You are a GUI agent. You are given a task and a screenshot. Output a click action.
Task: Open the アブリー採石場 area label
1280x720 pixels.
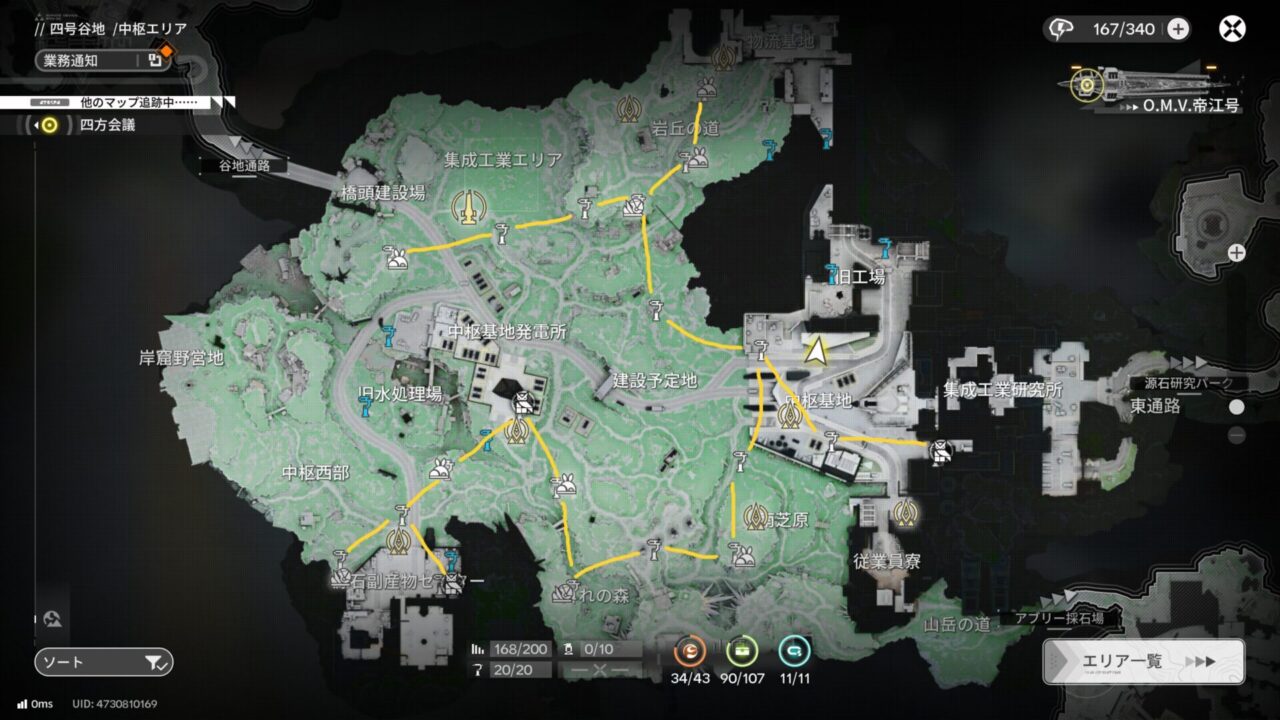click(x=1059, y=619)
